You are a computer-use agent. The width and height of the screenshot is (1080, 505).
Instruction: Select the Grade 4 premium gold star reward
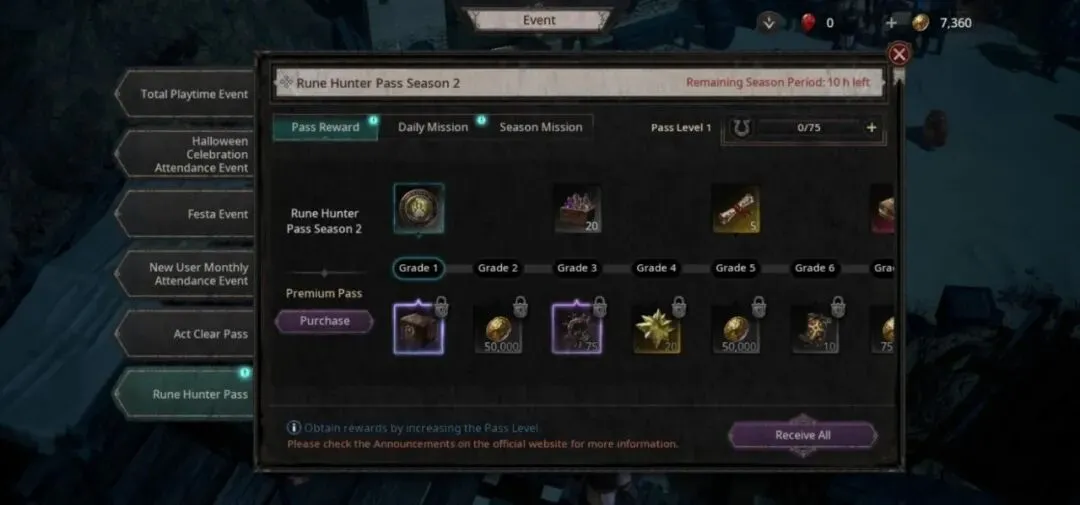(x=656, y=329)
